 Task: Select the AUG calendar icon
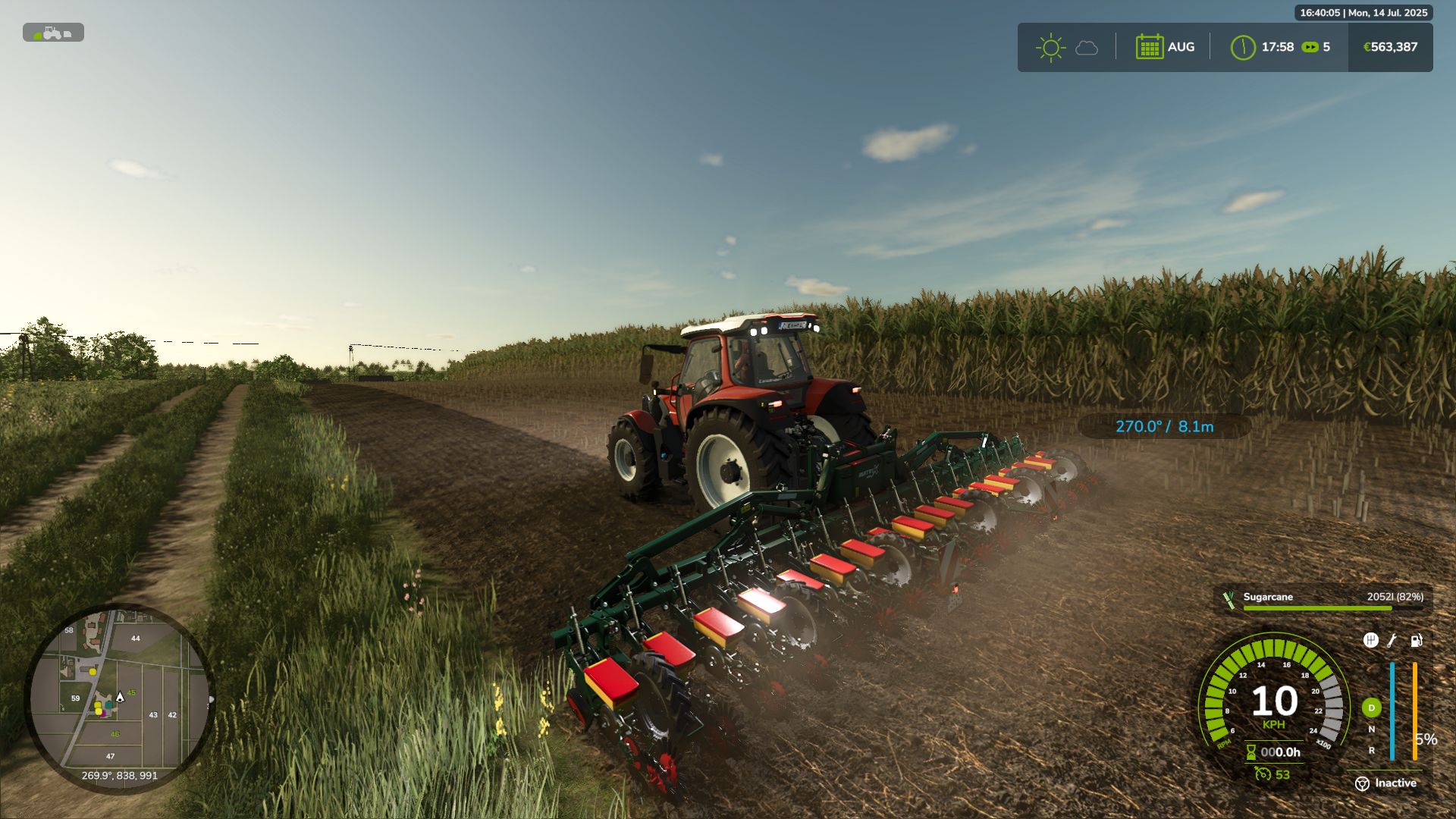pos(1150,47)
